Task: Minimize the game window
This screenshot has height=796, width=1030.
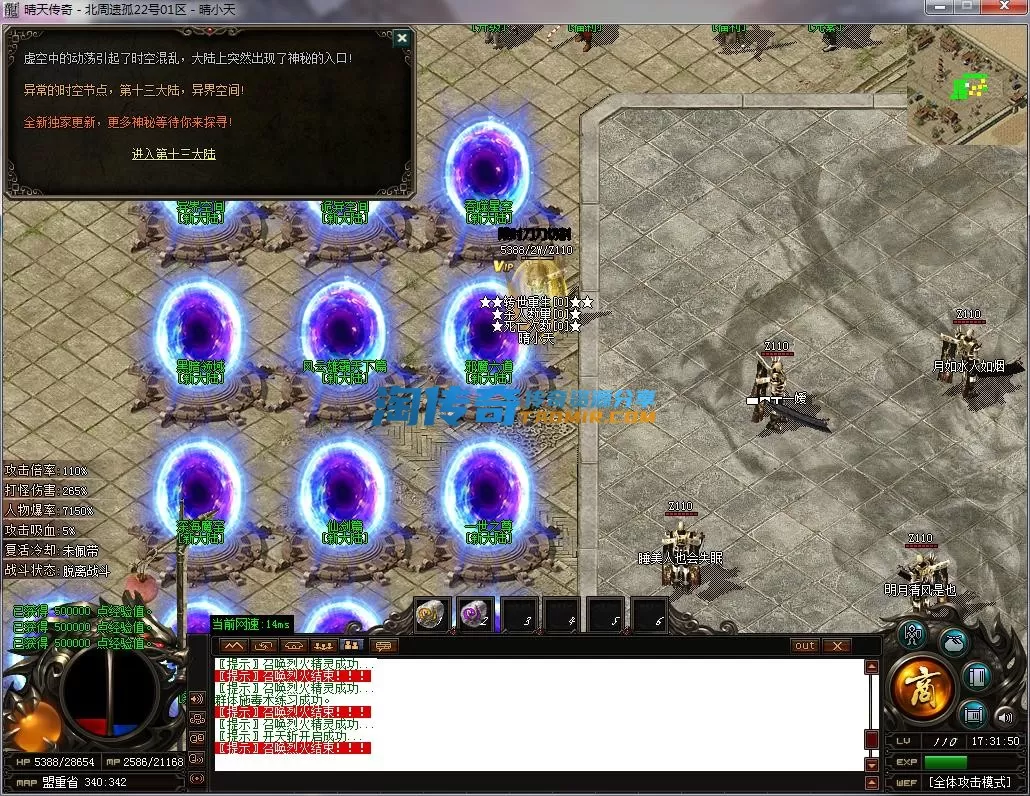Action: pyautogui.click(x=937, y=7)
